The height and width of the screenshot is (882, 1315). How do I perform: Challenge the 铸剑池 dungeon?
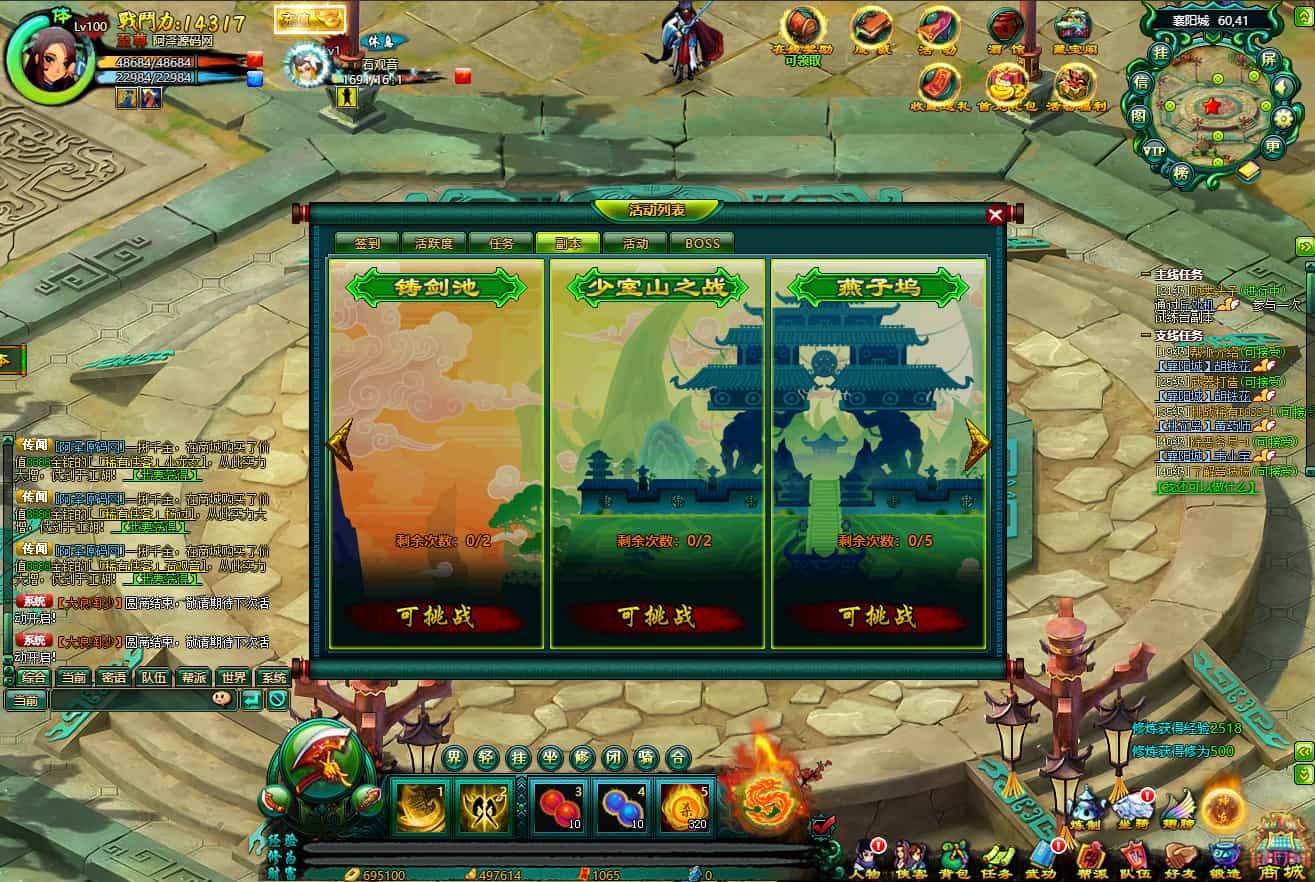(435, 616)
